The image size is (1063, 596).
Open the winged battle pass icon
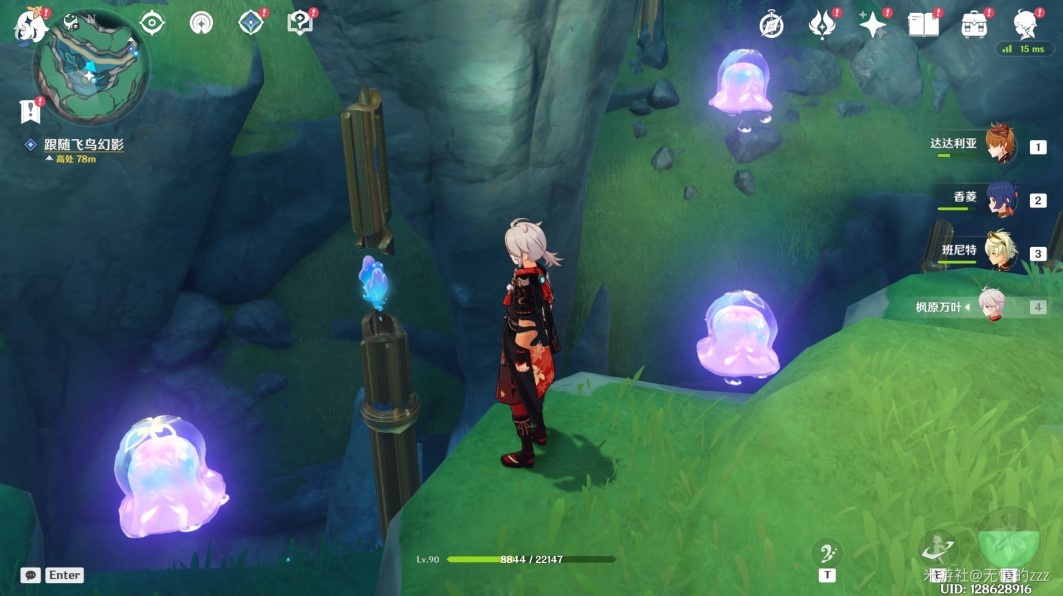click(822, 26)
